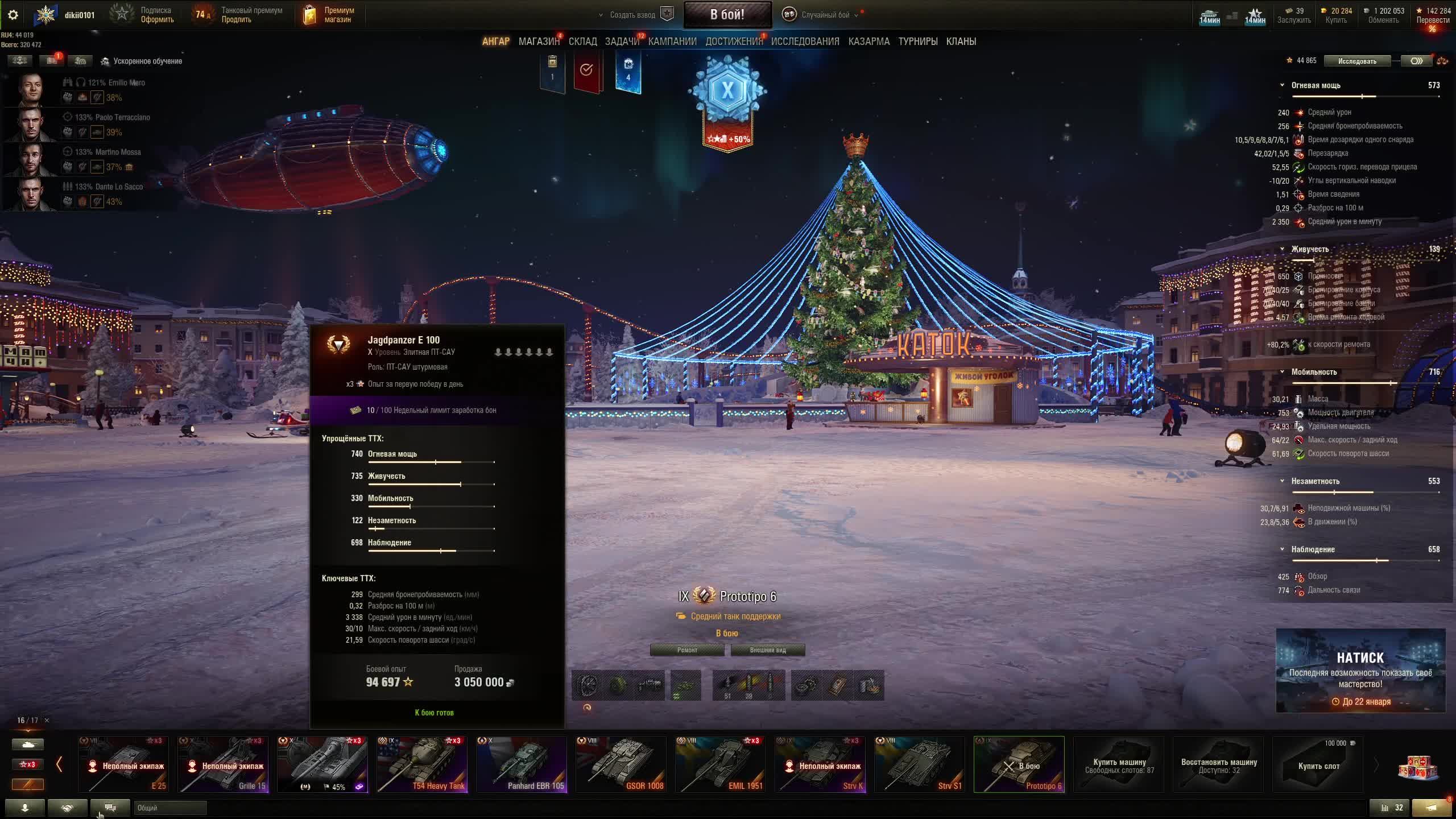Select the GSOR 1008 vehicle
The height and width of the screenshot is (819, 1456).
[621, 764]
